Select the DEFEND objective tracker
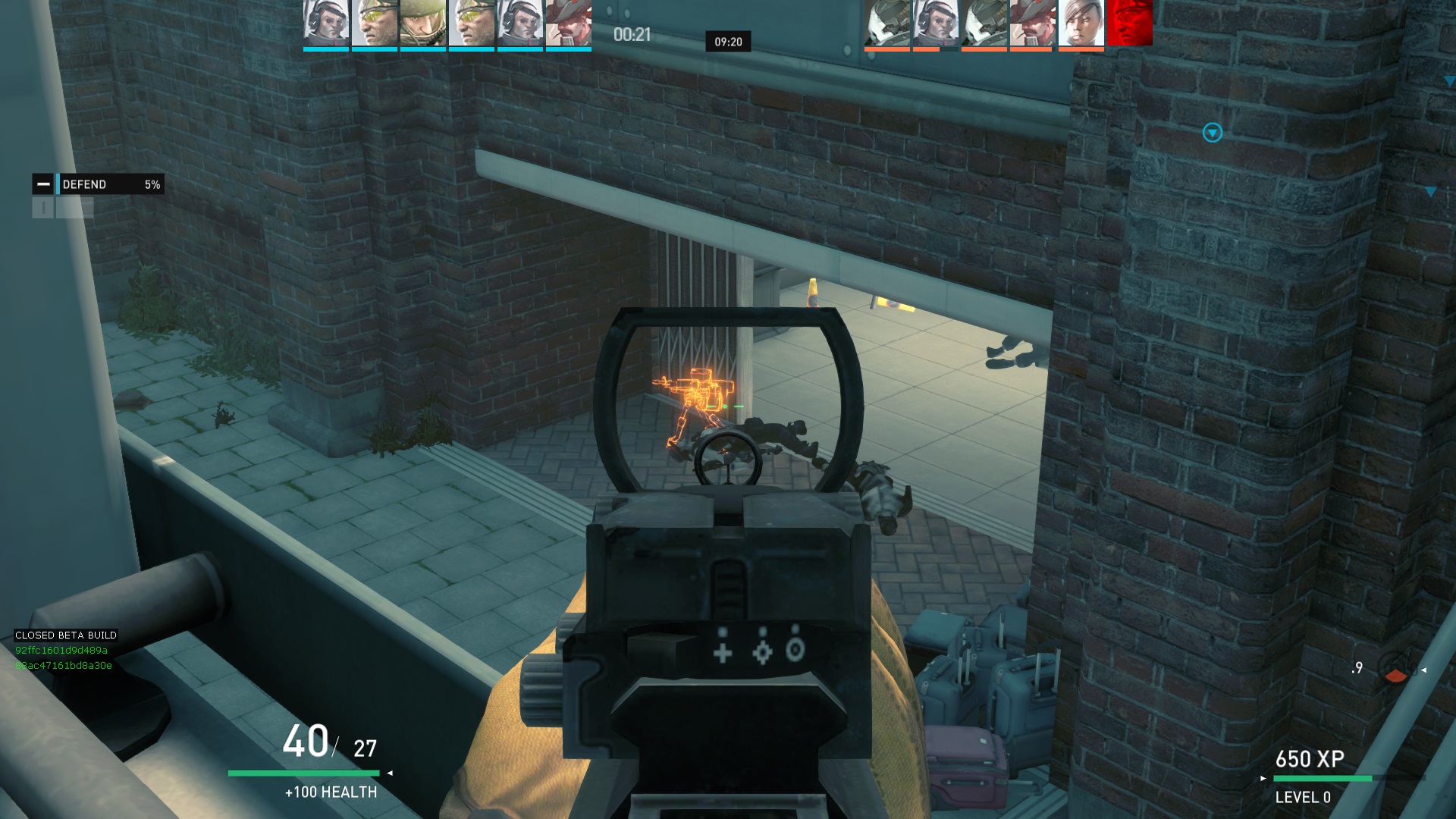Screen dimensions: 1456x819 99,184
